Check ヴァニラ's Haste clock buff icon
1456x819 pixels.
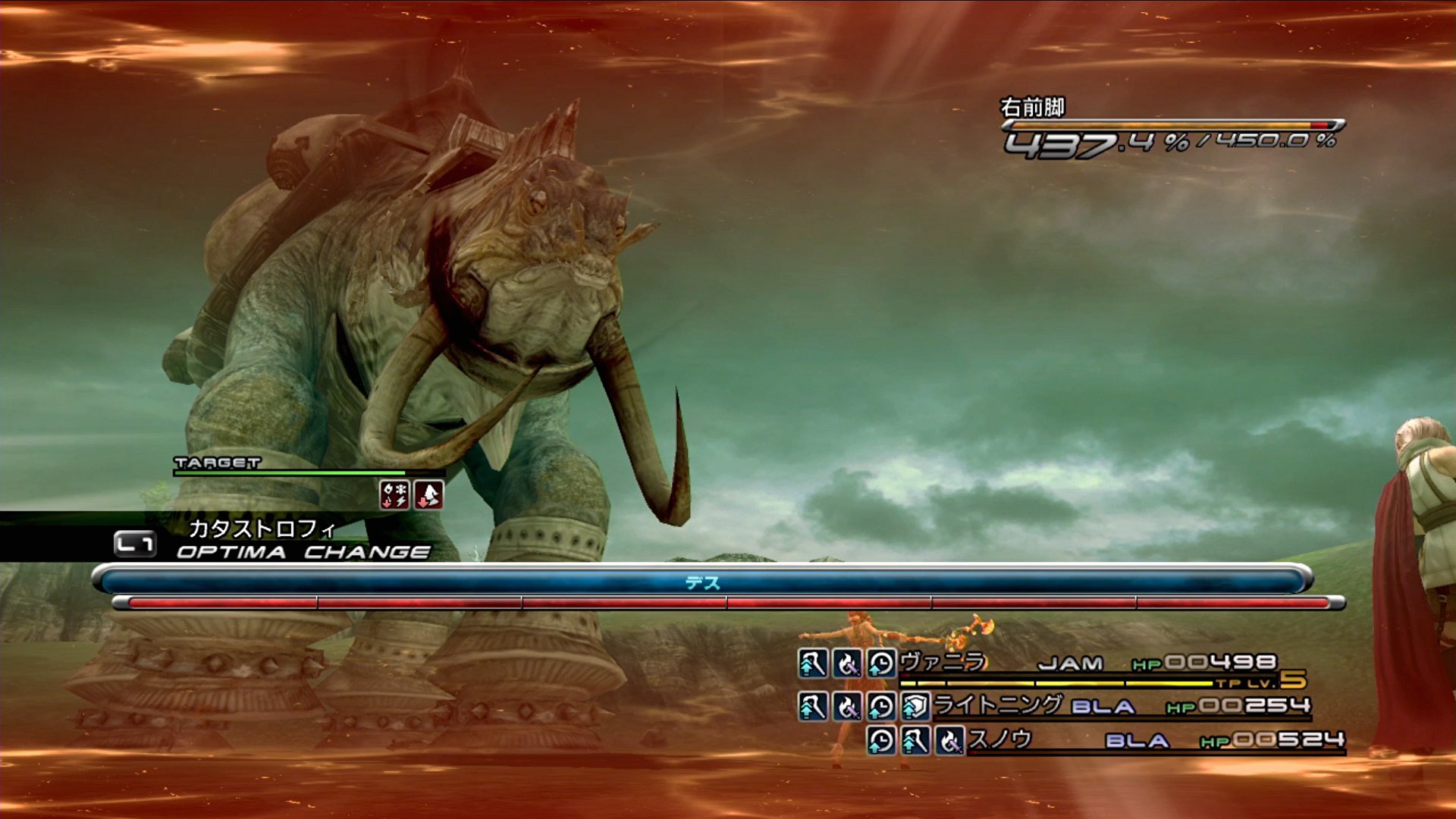point(881,664)
